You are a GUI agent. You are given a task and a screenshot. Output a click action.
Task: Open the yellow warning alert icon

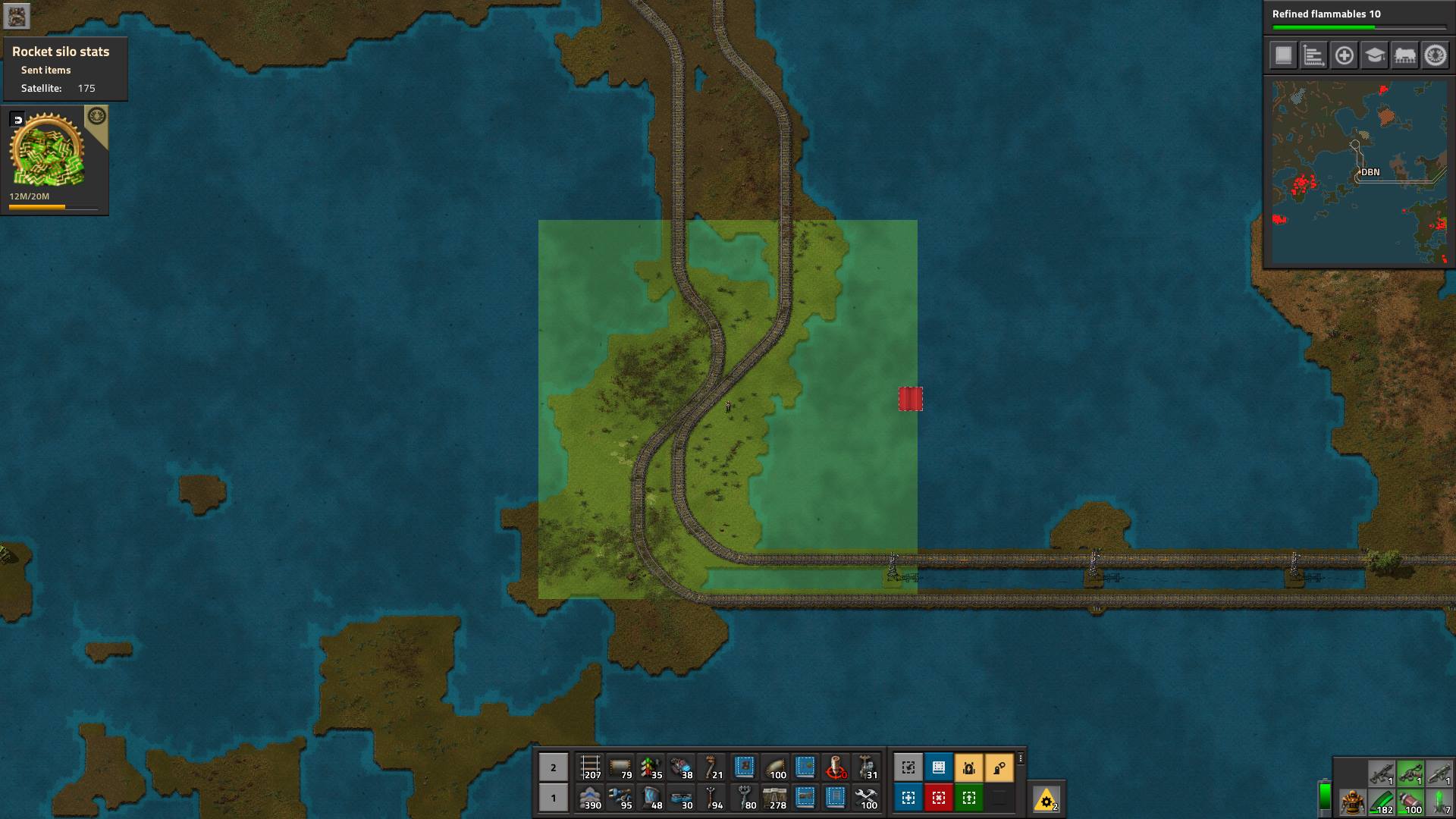(x=1046, y=800)
